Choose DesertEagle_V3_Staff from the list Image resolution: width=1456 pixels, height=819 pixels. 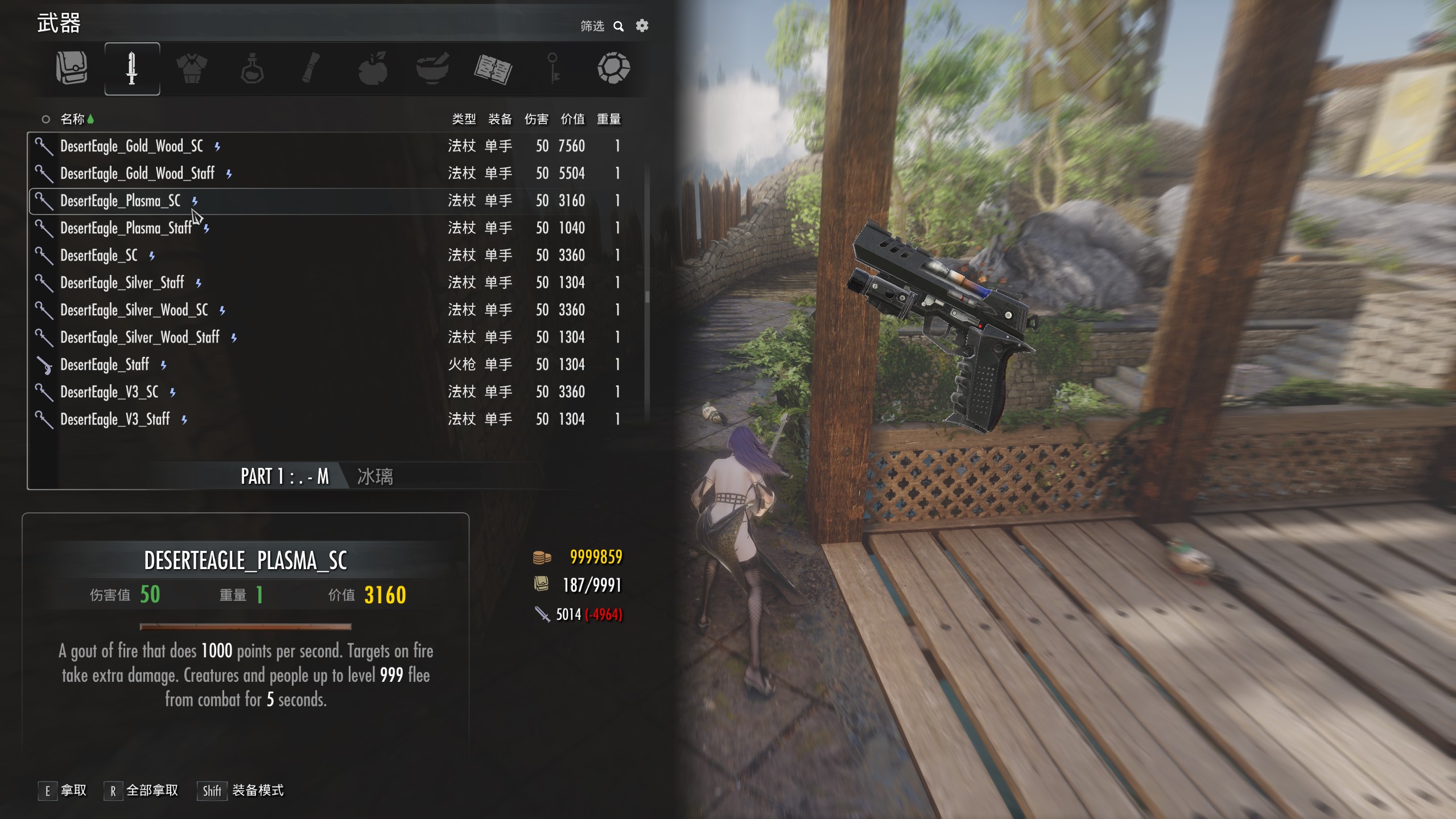[115, 419]
